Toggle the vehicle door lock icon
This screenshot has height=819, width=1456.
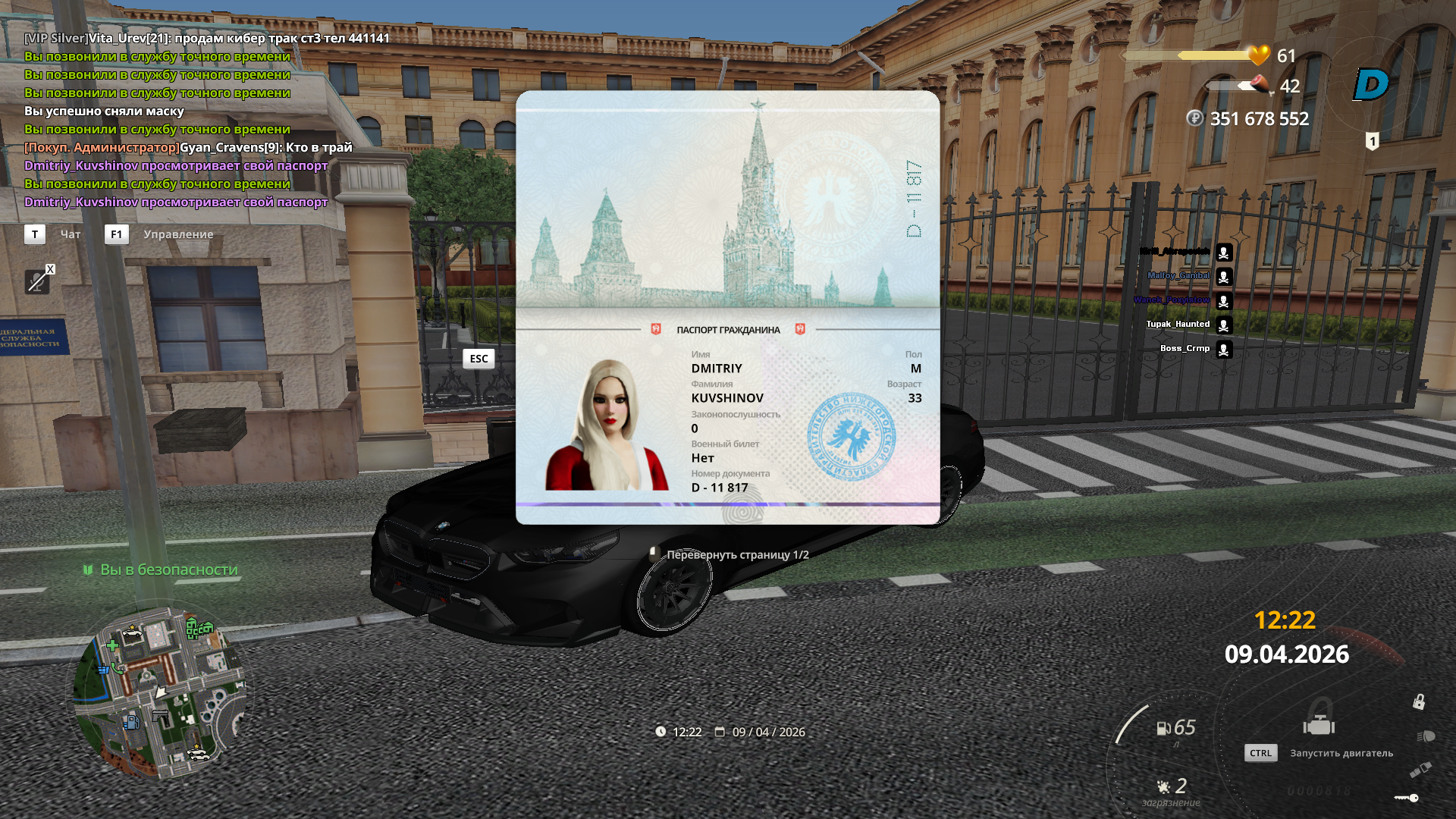pyautogui.click(x=1419, y=701)
